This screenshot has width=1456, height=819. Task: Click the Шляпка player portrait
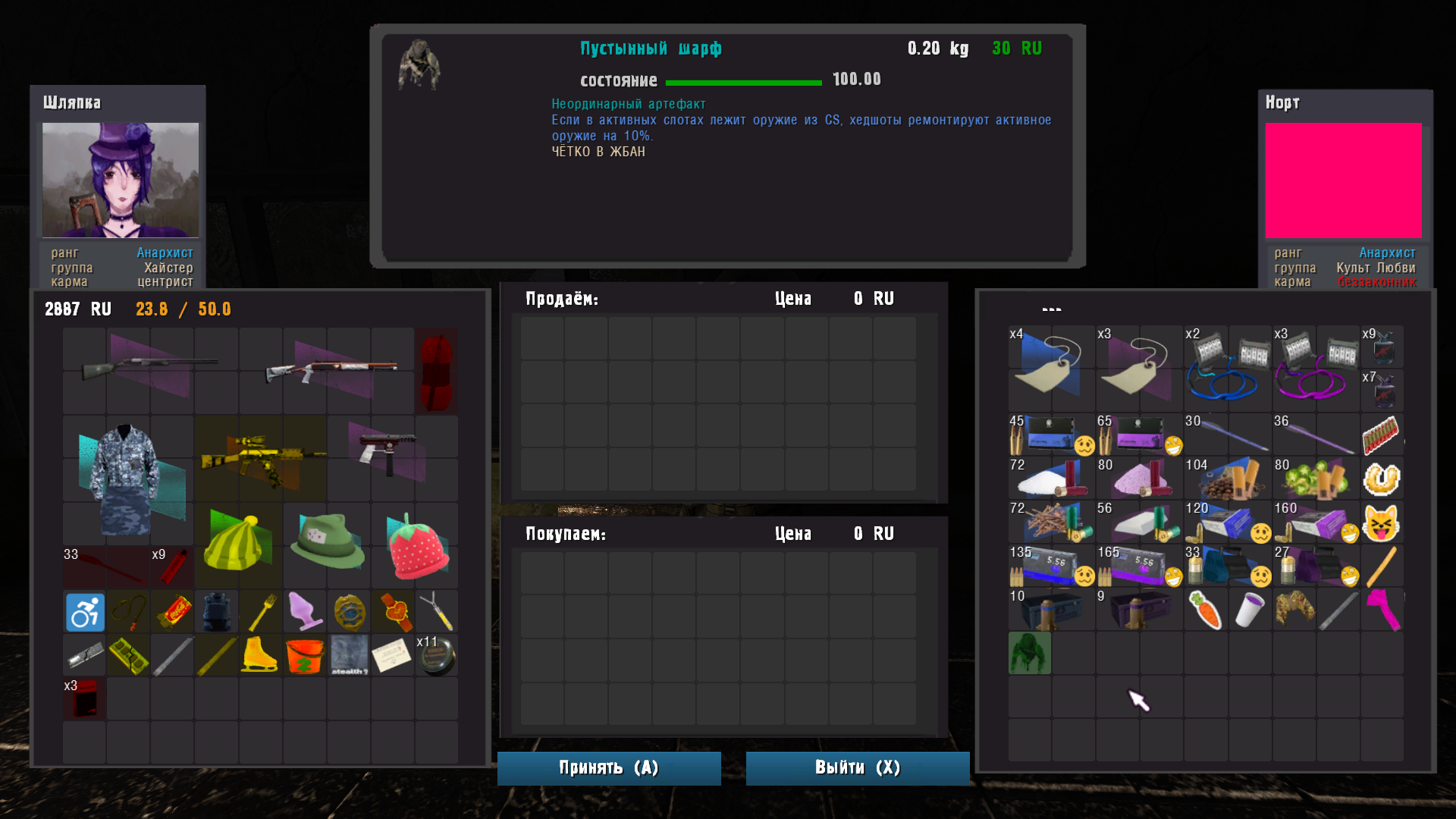coord(121,180)
